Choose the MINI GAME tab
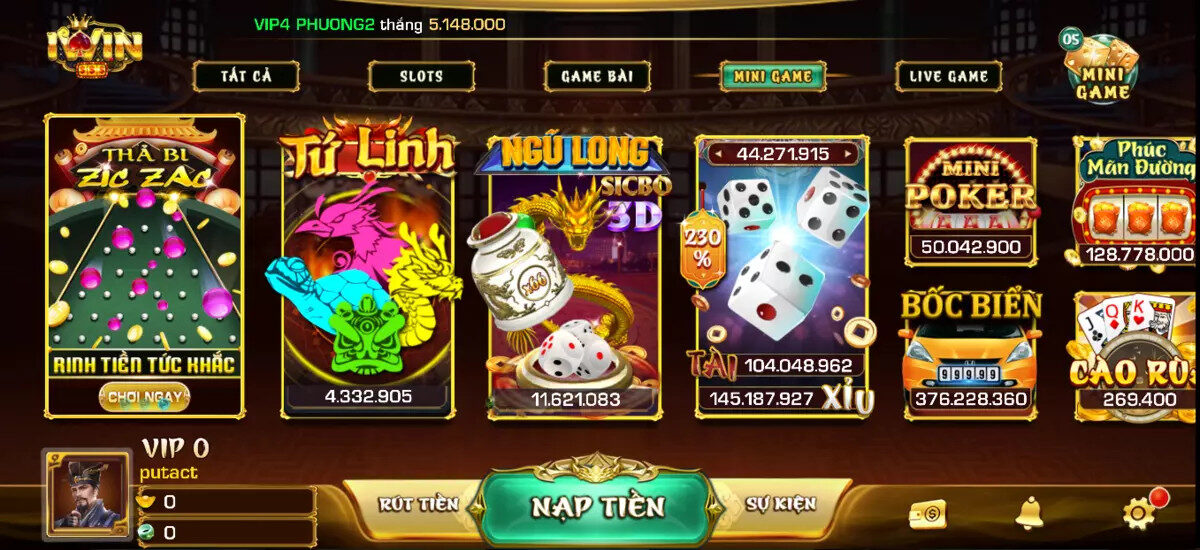The image size is (1200, 550). 772,76
